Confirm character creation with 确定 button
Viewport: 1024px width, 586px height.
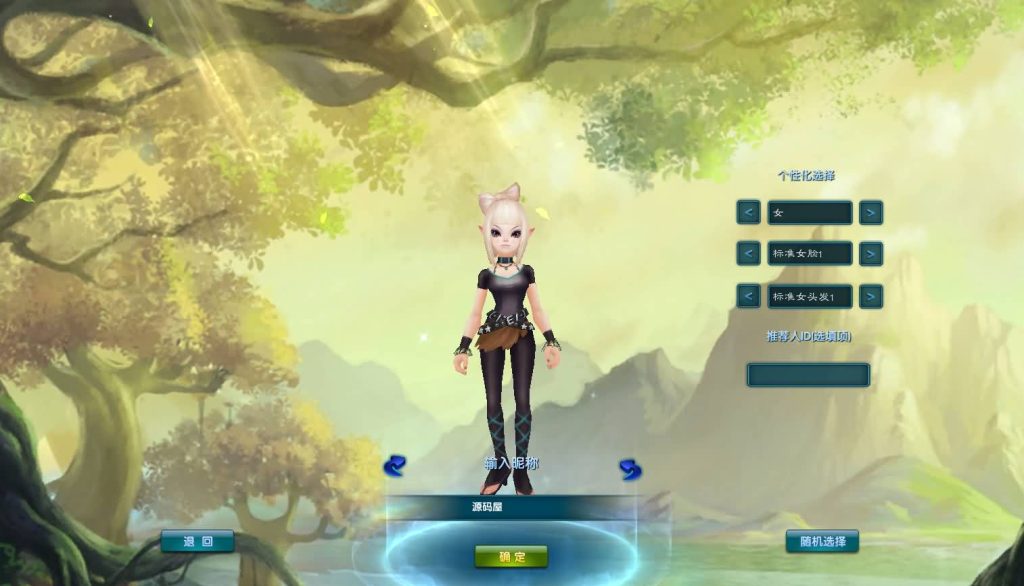[511, 557]
